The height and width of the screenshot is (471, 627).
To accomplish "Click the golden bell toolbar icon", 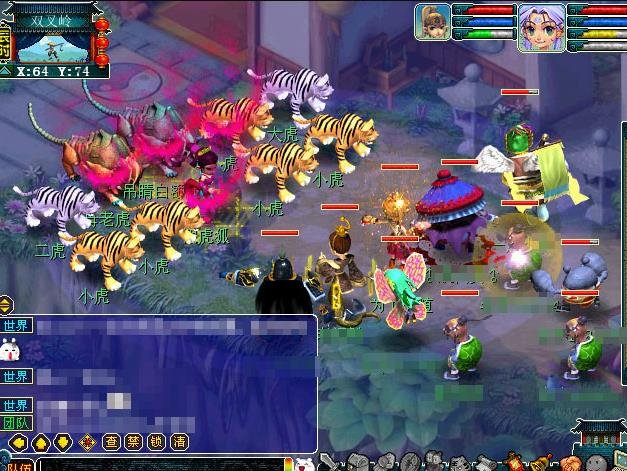I will tap(542, 462).
